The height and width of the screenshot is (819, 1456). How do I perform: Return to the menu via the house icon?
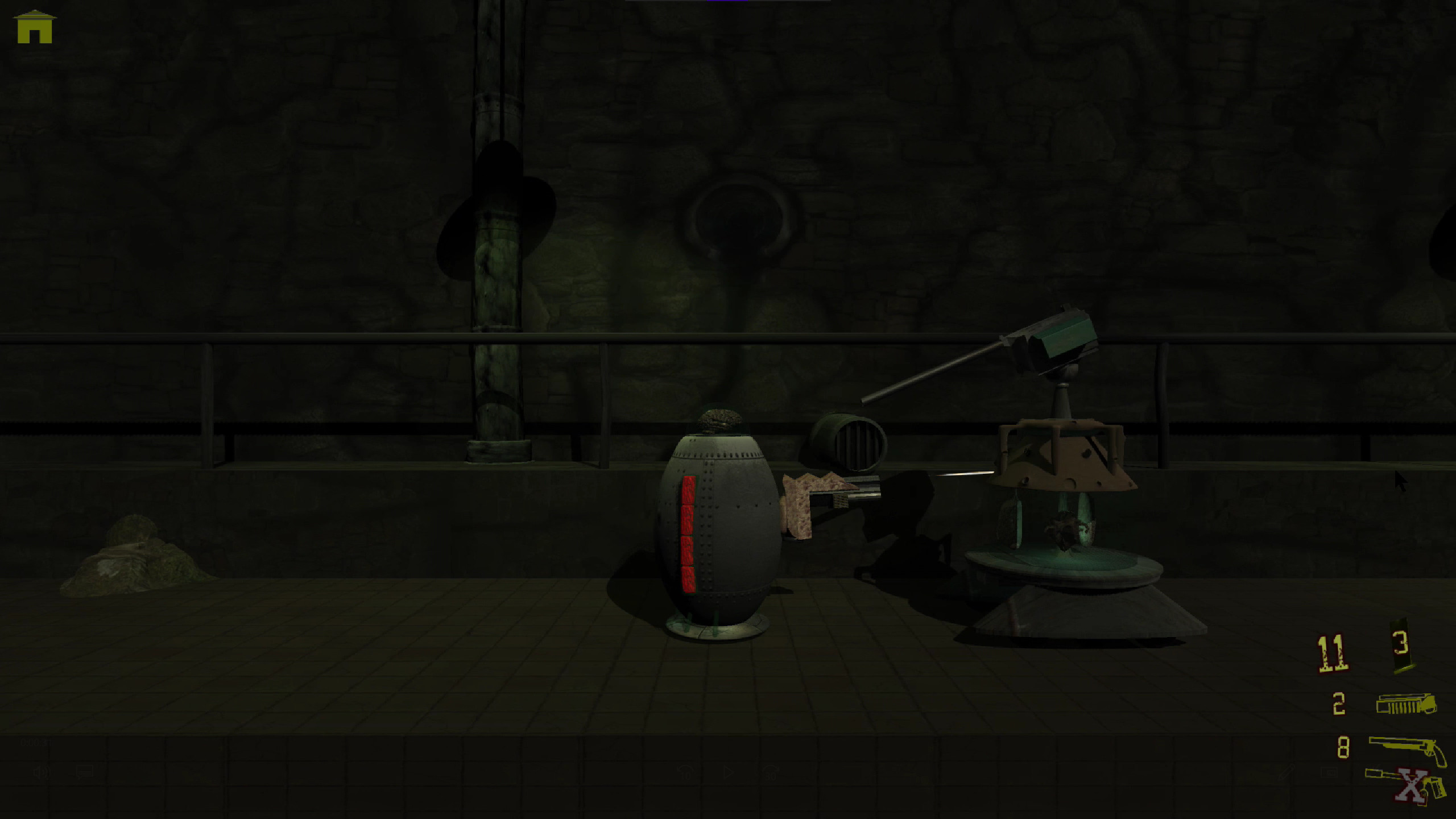point(34,27)
